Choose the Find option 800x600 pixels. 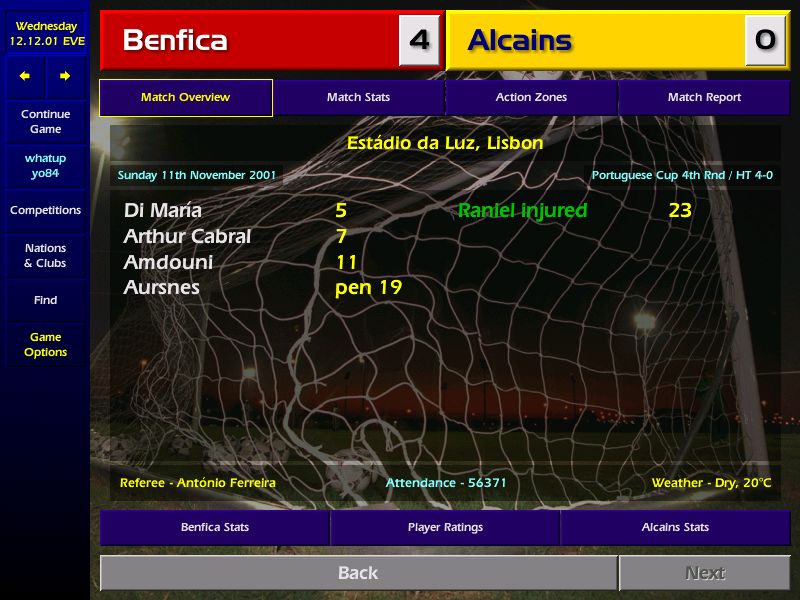[45, 300]
